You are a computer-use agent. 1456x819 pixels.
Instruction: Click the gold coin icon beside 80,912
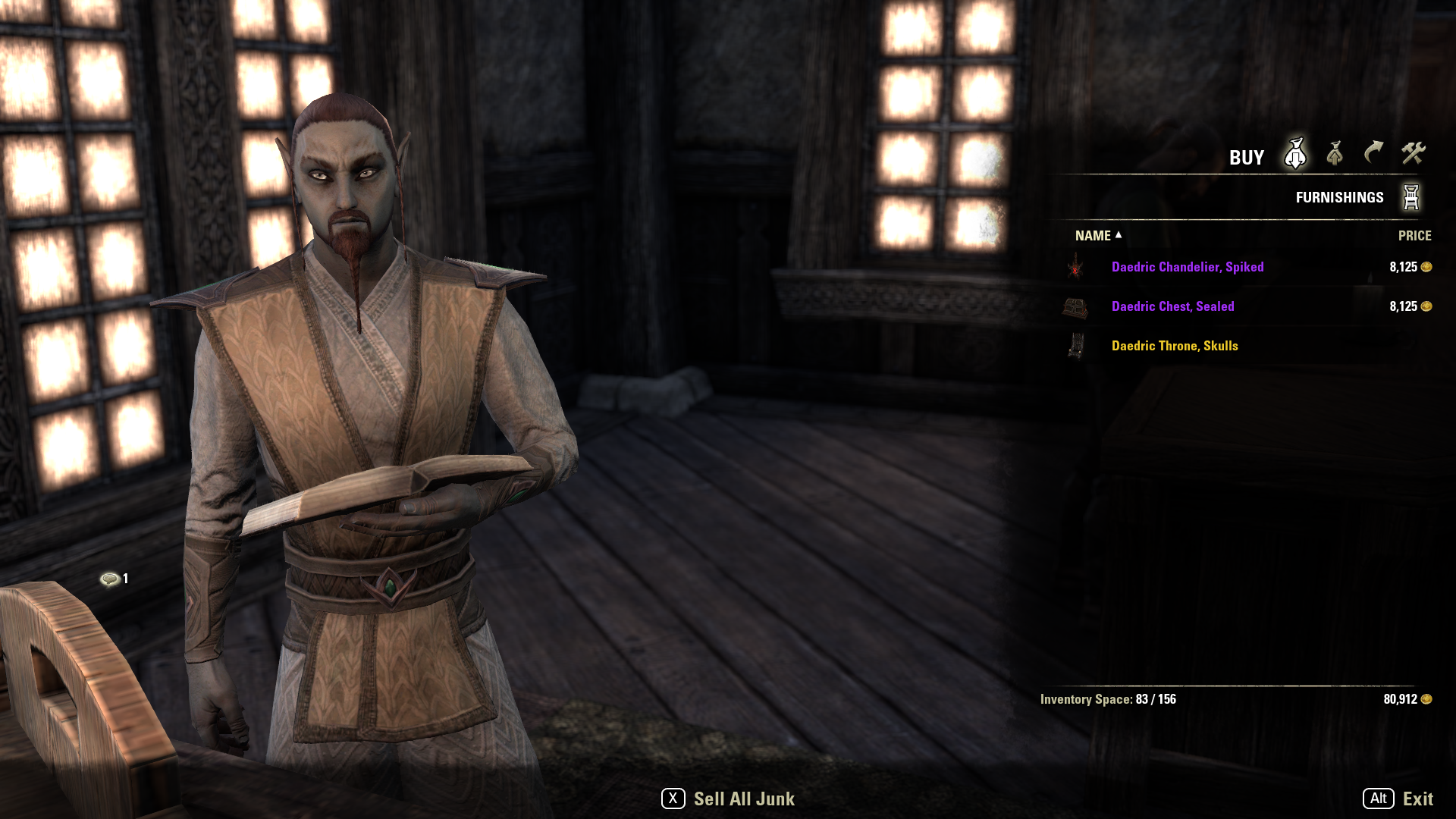(x=1427, y=699)
